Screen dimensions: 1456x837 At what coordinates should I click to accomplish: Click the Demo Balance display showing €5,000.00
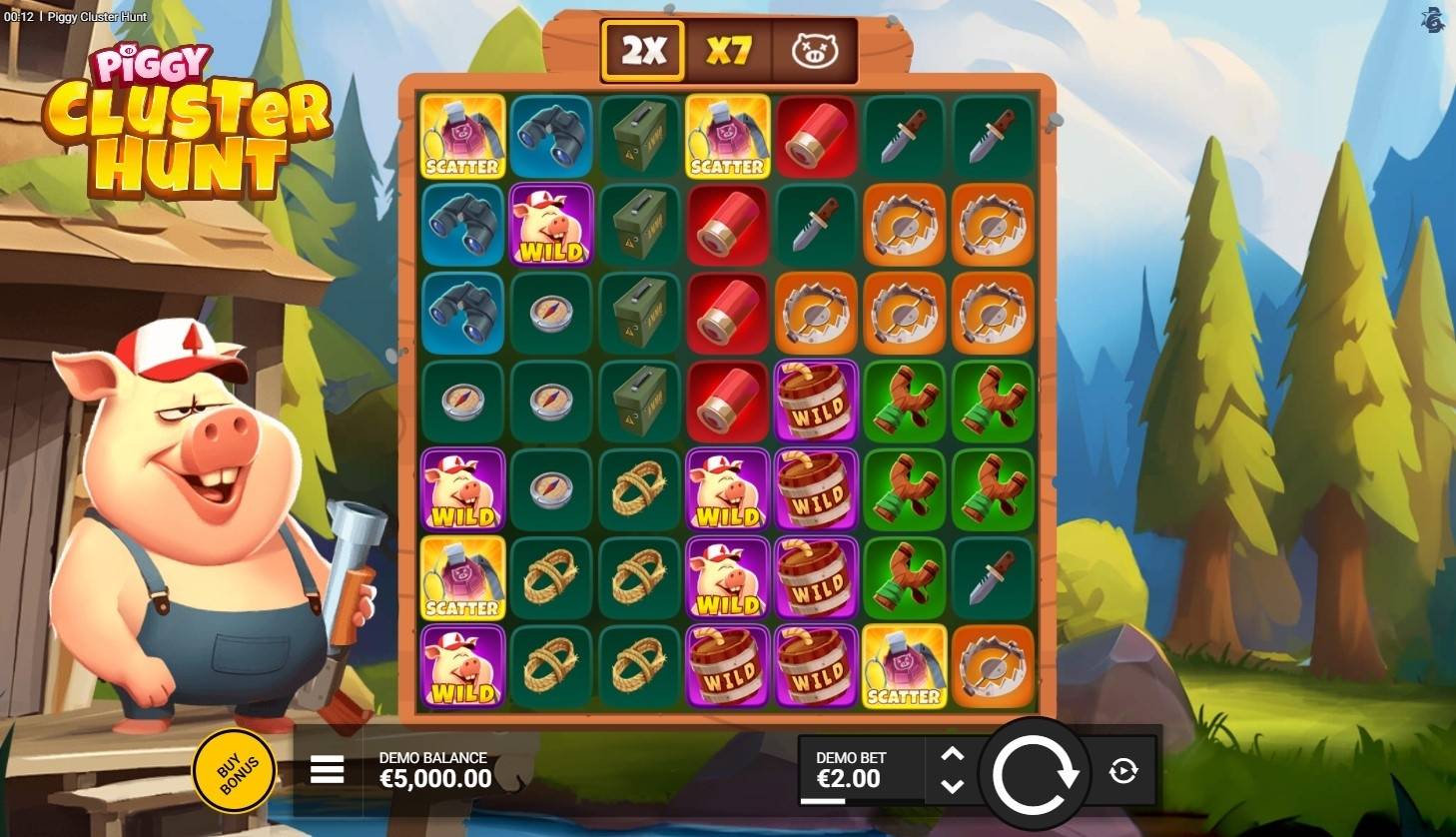[x=432, y=769]
